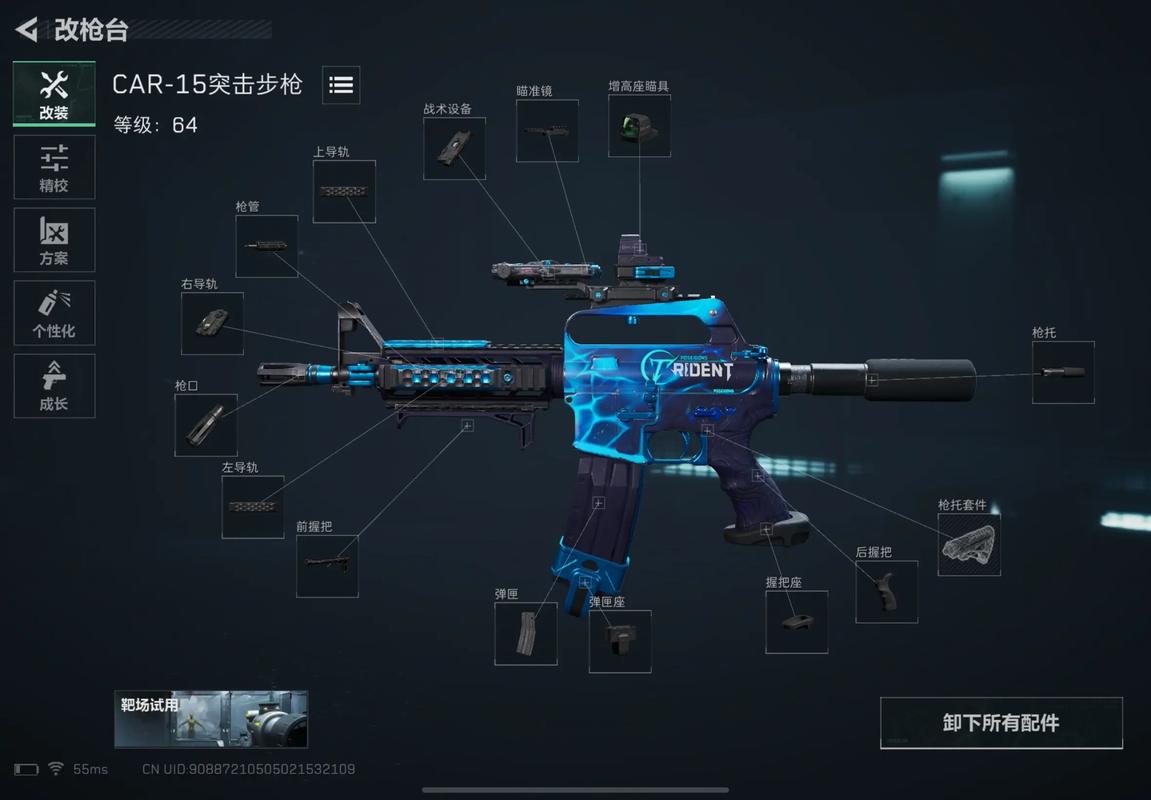
Task: Open the 枪管 barrel slot
Action: (x=267, y=246)
